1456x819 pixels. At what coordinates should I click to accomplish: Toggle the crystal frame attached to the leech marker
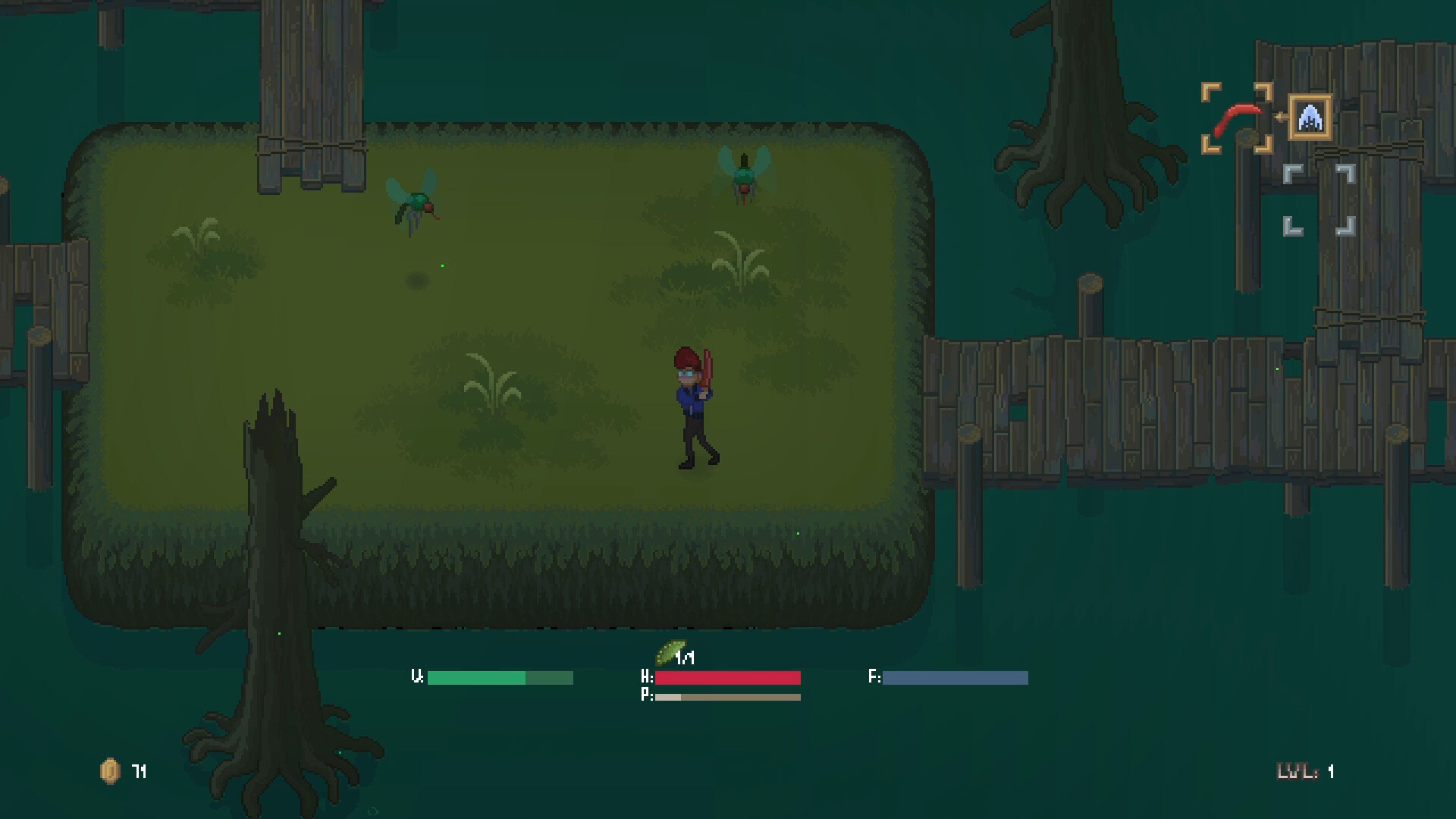(1311, 118)
